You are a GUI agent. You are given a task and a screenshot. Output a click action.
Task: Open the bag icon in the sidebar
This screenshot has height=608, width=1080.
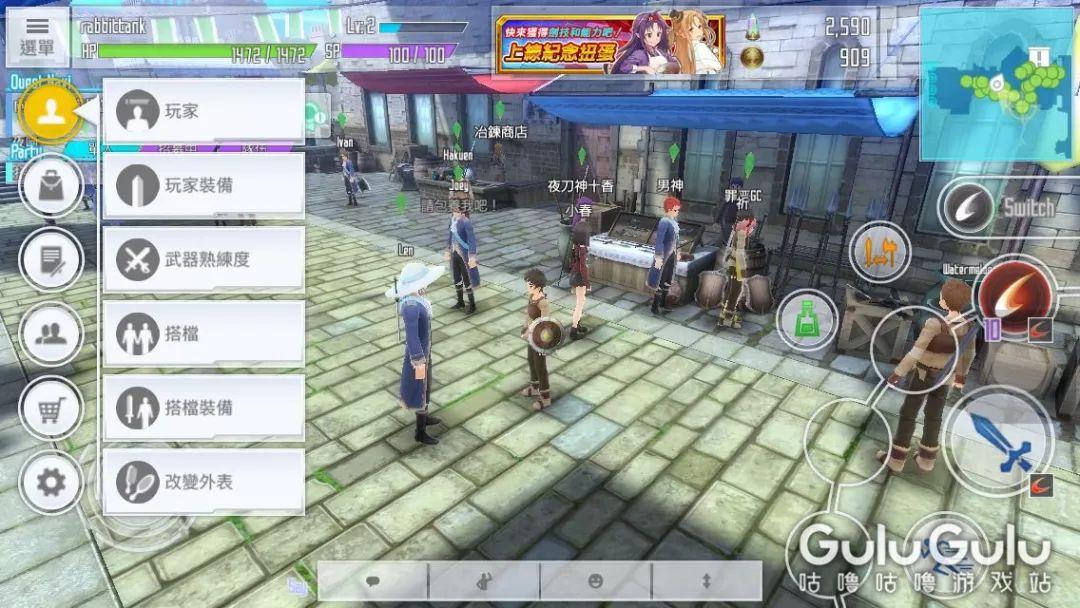click(x=50, y=185)
